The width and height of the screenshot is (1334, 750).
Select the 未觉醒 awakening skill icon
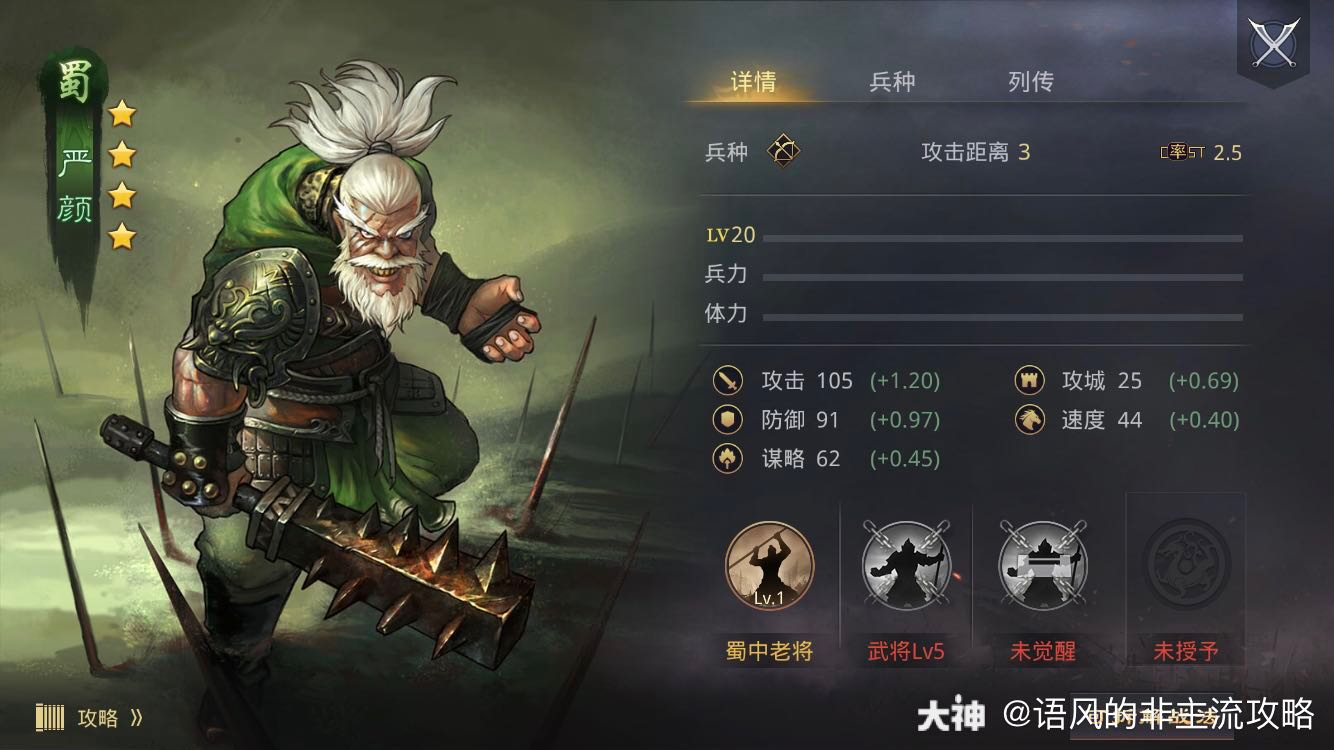coord(1045,566)
